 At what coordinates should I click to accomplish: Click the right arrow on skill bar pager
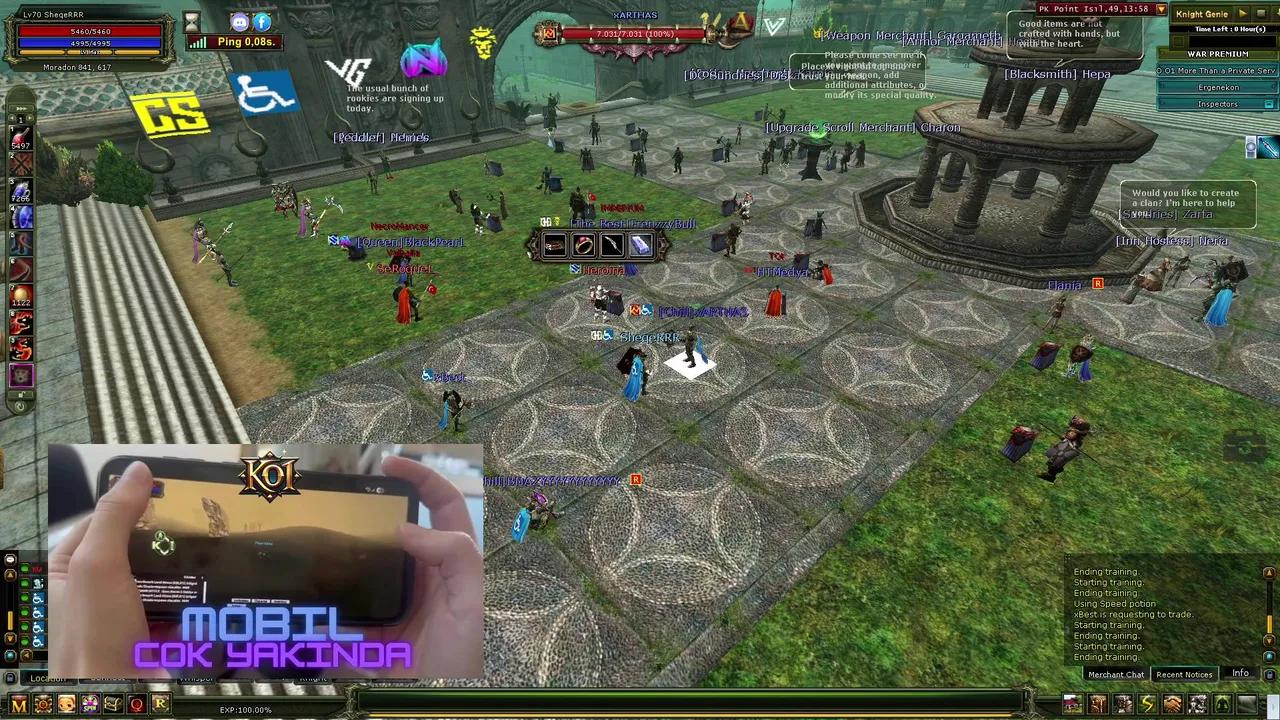point(29,117)
